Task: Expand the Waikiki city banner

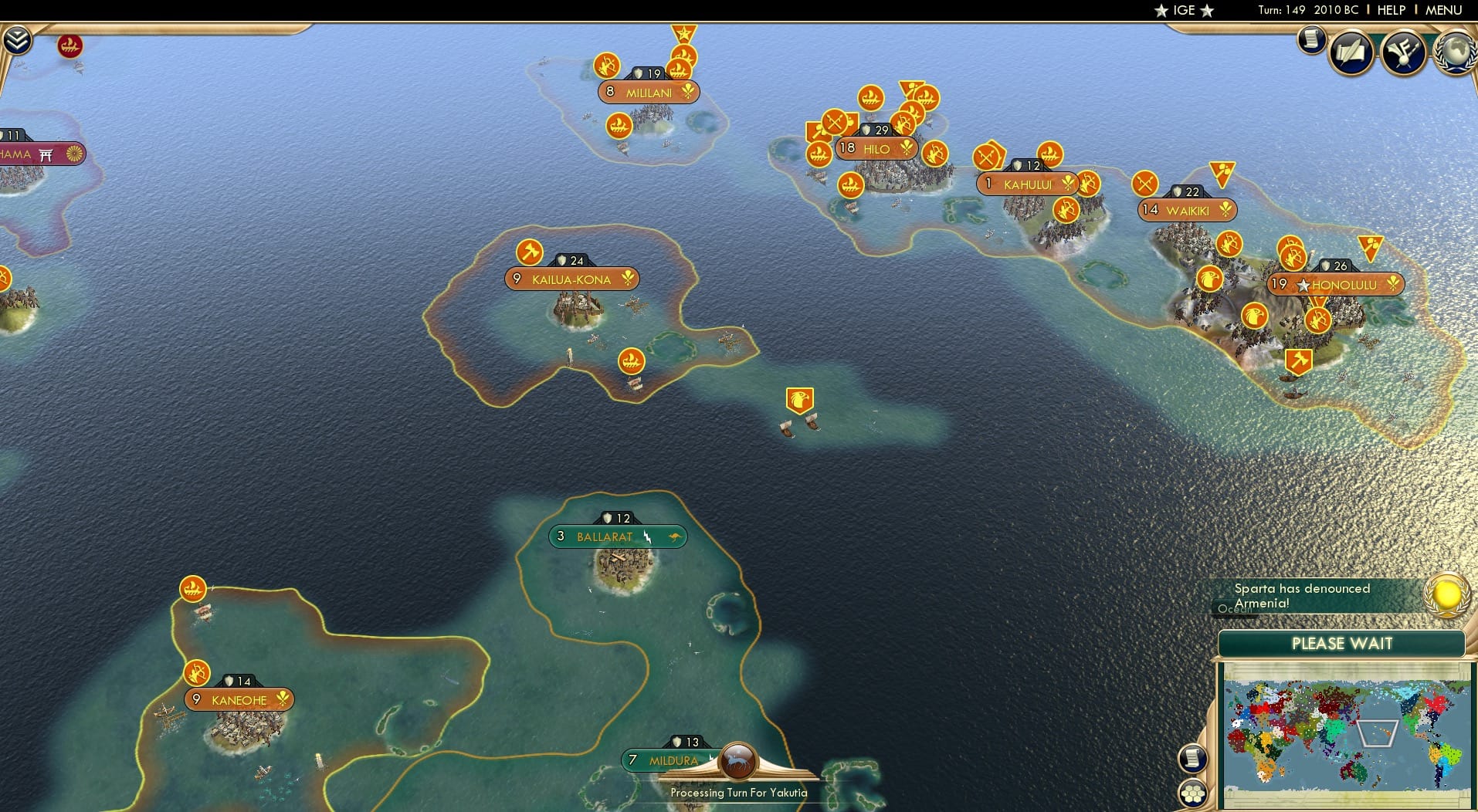Action: pyautogui.click(x=1187, y=210)
